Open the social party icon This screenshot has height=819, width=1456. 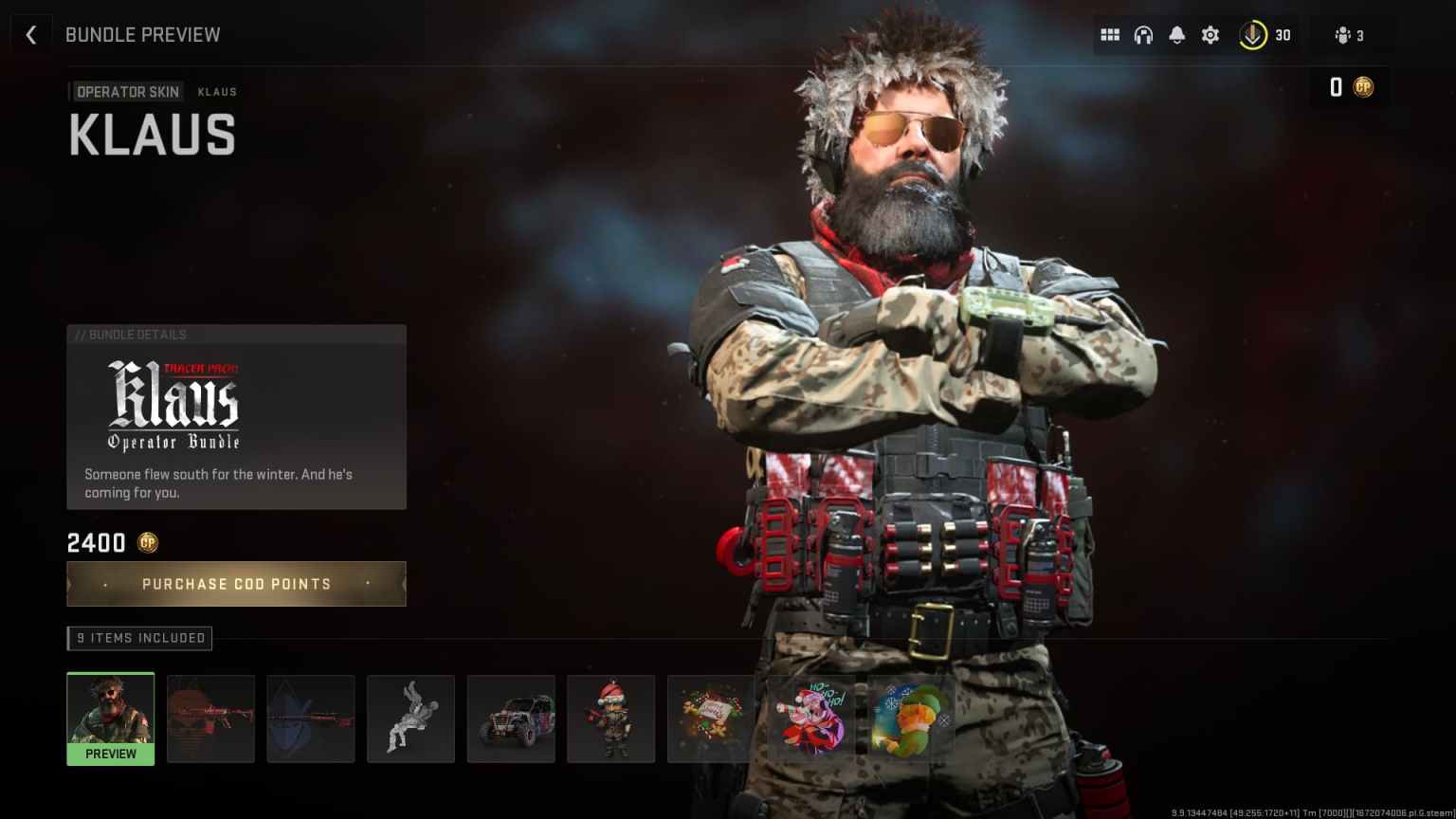1349,35
